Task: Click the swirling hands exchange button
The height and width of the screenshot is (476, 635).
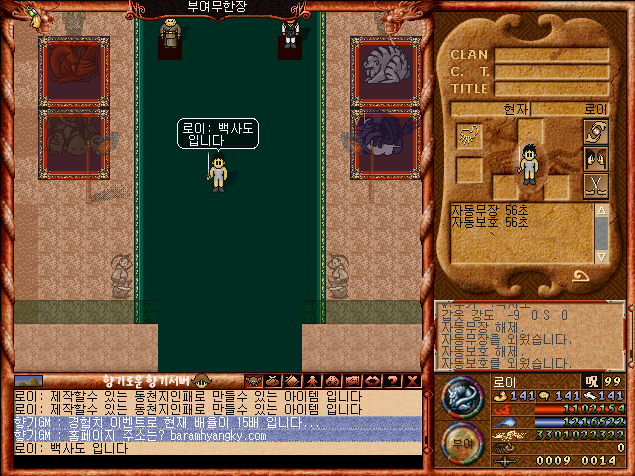Action: (594, 132)
